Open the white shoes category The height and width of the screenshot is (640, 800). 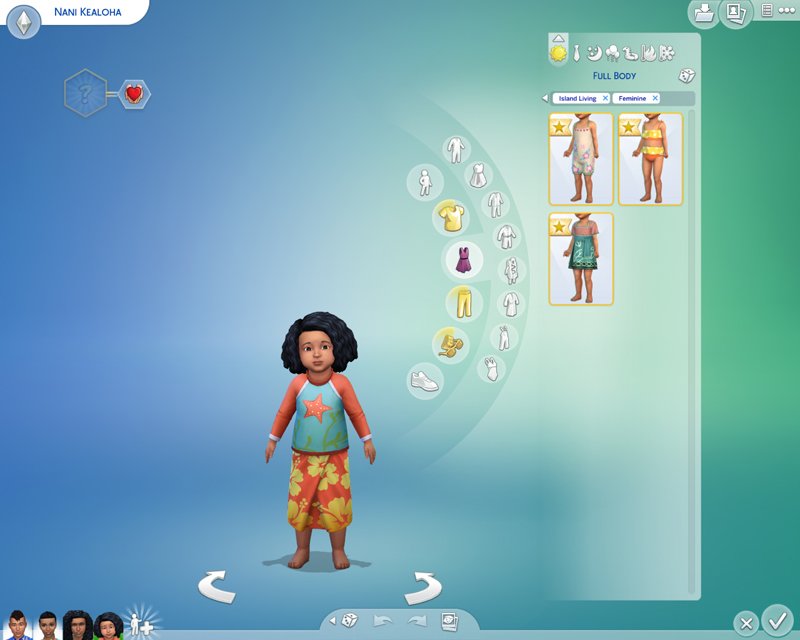(x=425, y=380)
